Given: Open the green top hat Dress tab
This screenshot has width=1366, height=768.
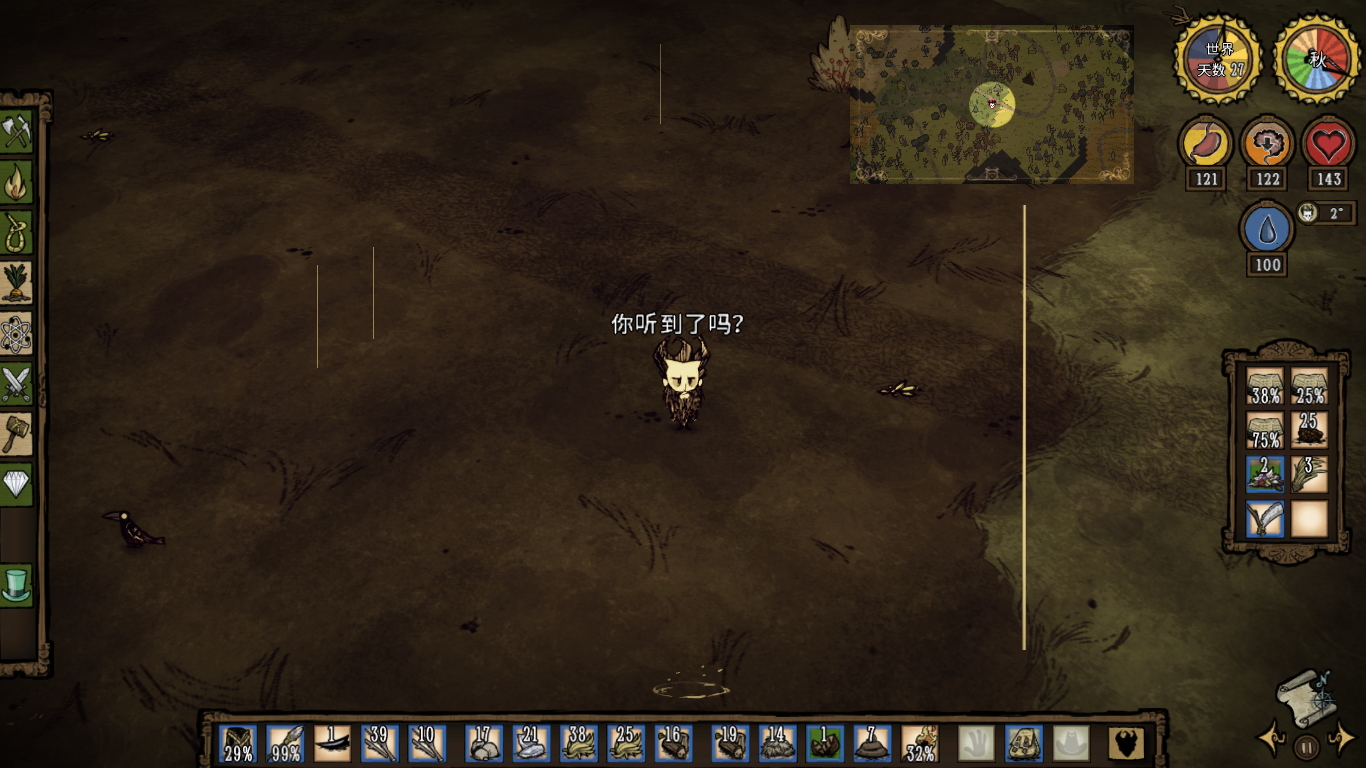Looking at the screenshot, I should pyautogui.click(x=17, y=585).
